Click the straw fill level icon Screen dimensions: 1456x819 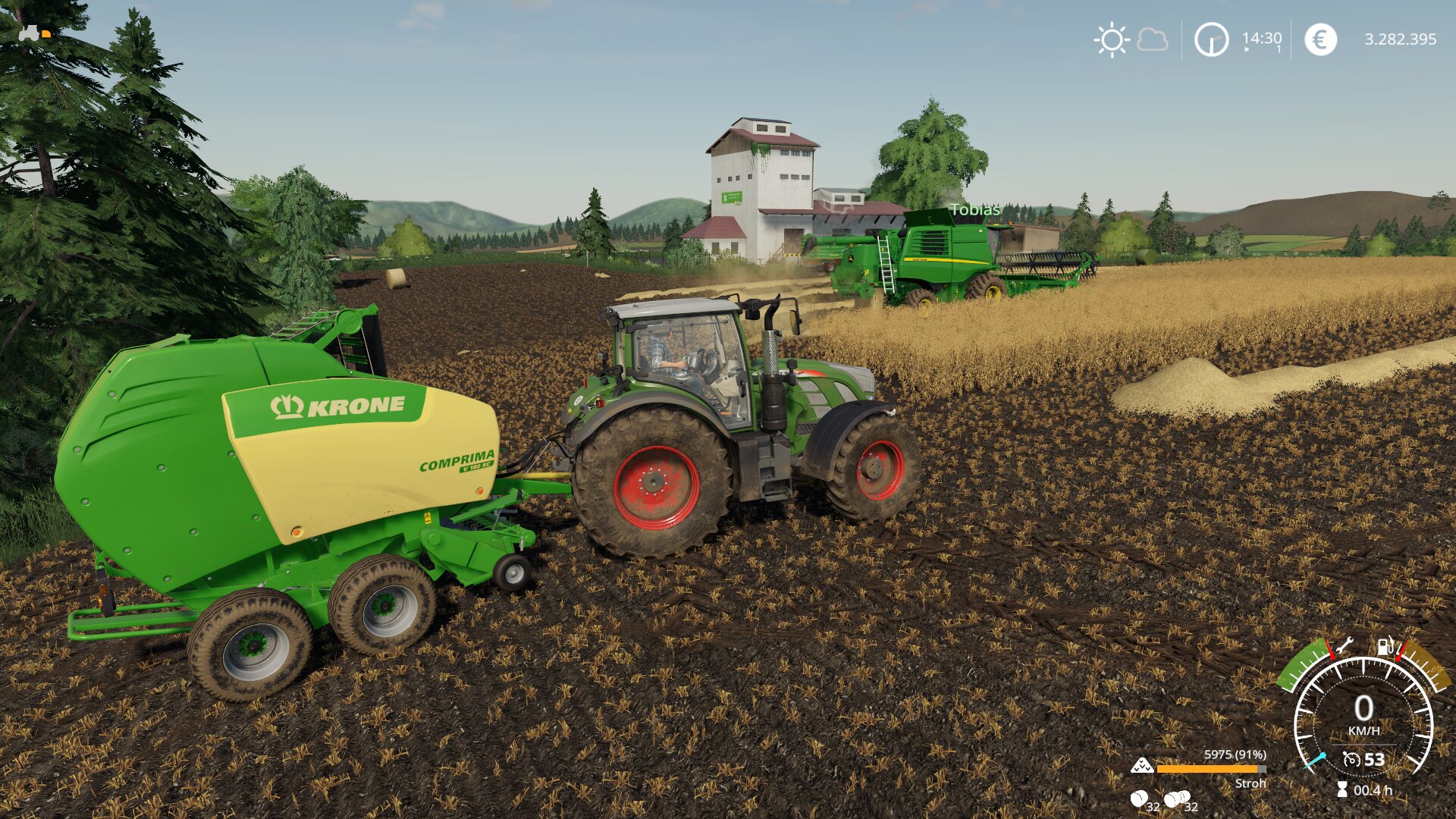point(1142,766)
